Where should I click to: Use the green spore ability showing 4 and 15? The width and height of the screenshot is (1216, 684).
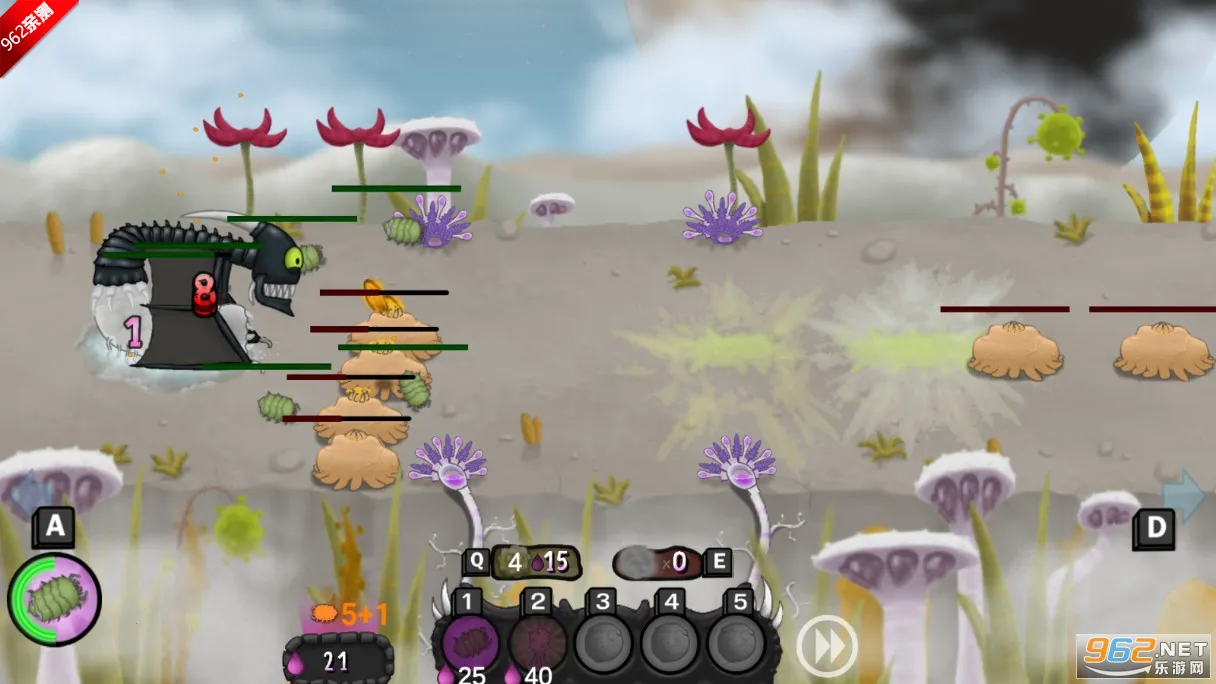530,562
